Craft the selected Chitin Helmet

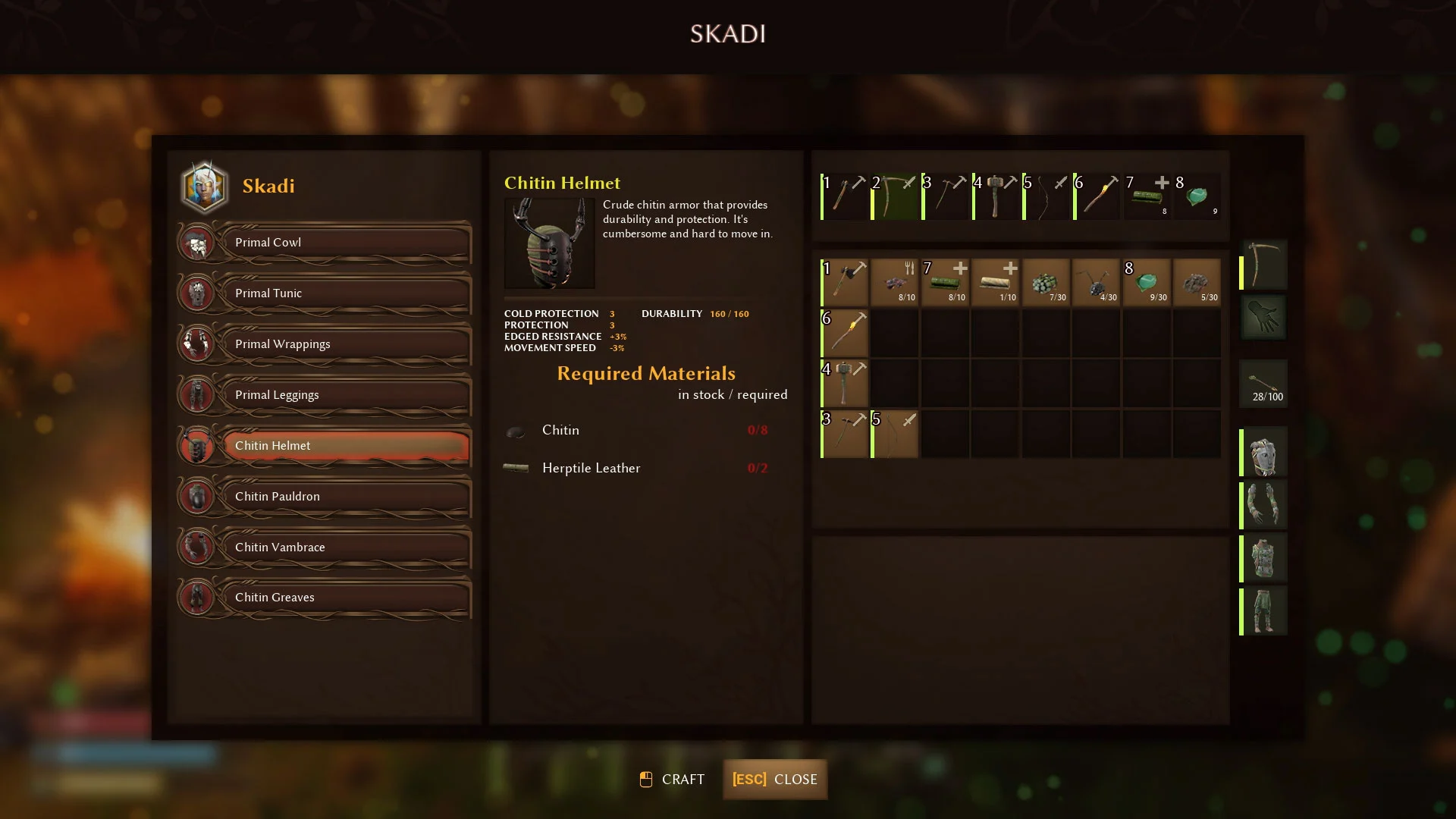tap(673, 780)
